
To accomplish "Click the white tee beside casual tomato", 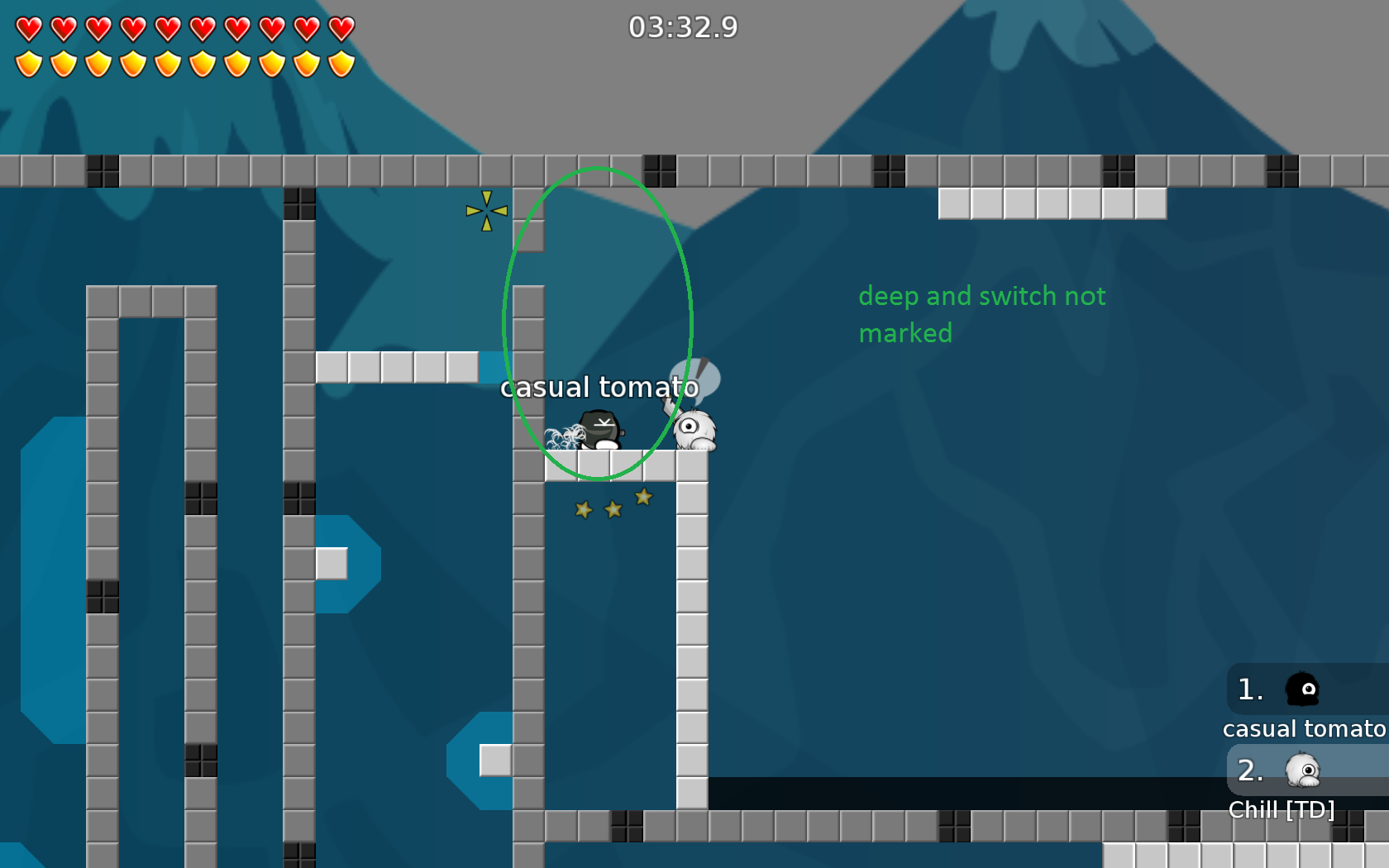I will point(695,430).
